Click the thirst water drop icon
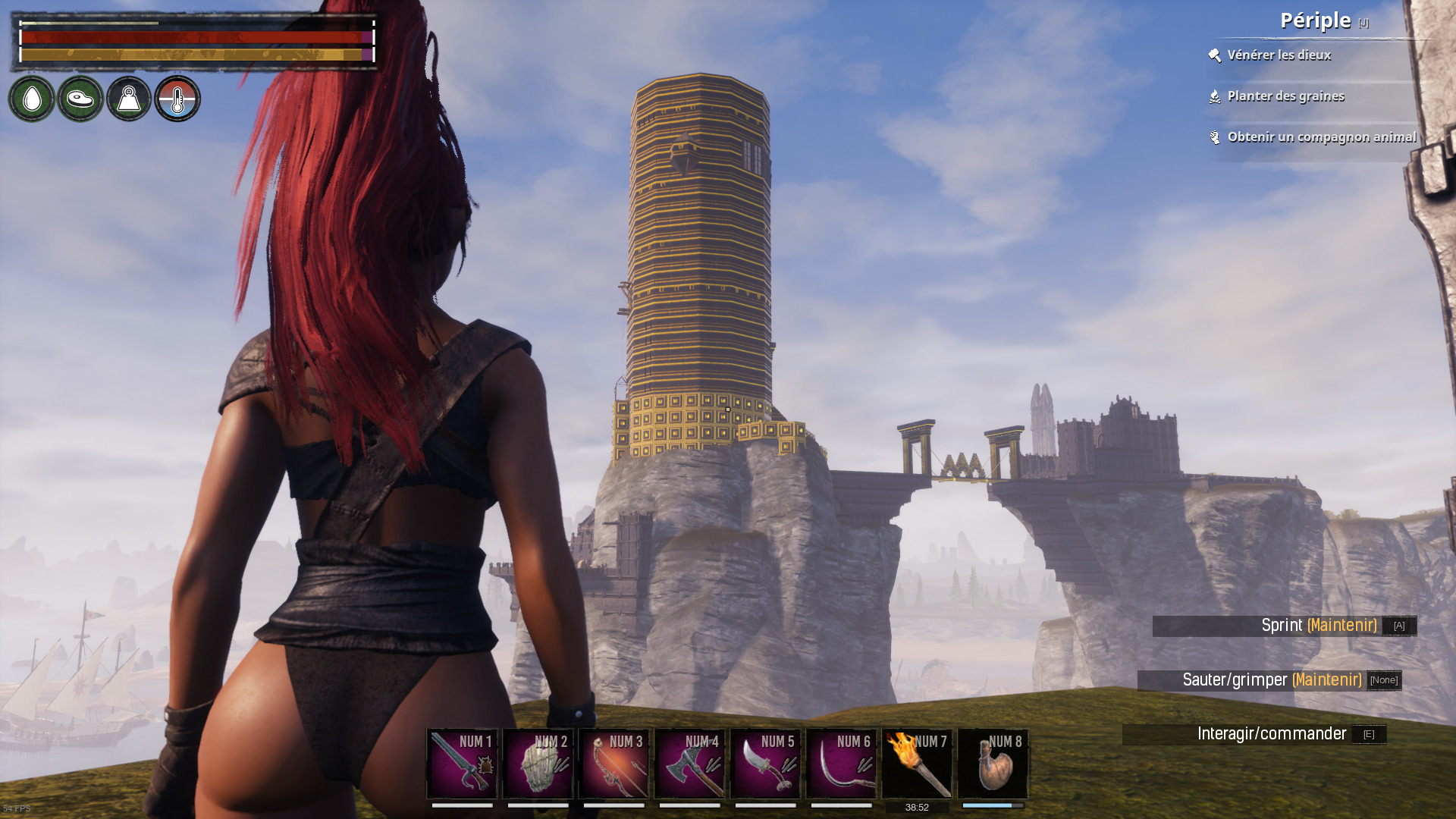The height and width of the screenshot is (819, 1456). (x=32, y=99)
